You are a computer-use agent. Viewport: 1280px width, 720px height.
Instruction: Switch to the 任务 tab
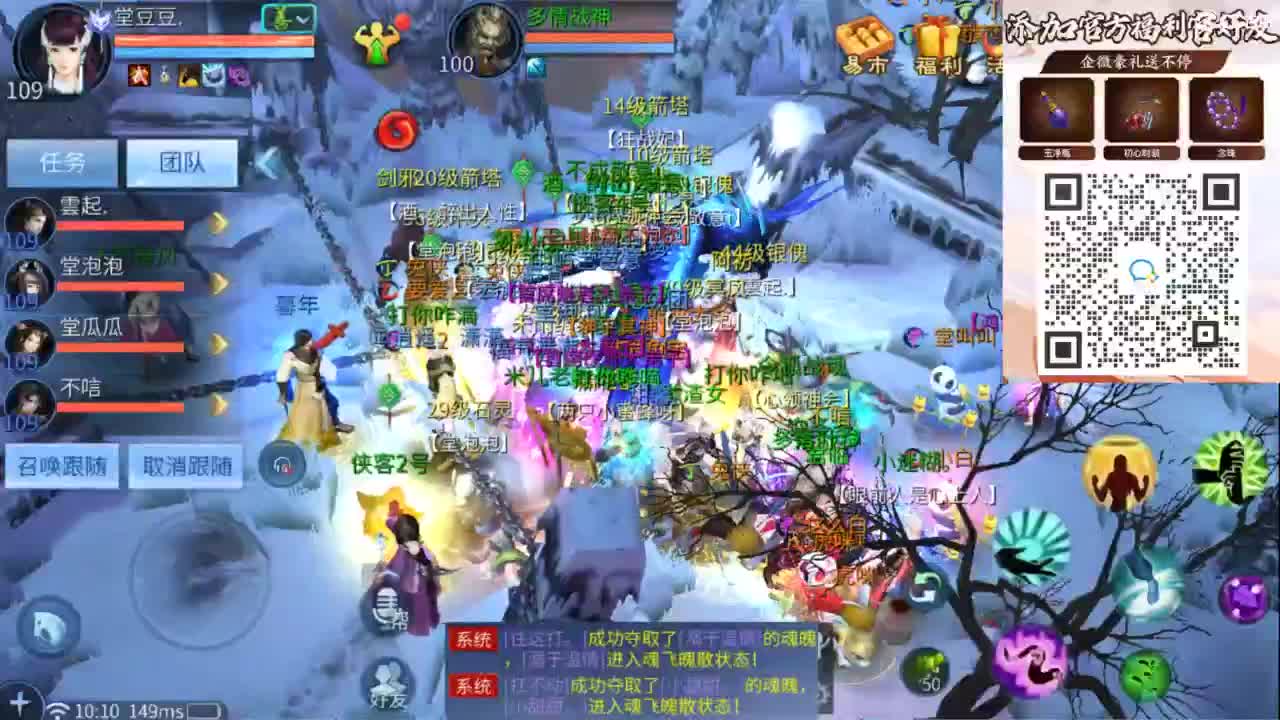coord(62,161)
